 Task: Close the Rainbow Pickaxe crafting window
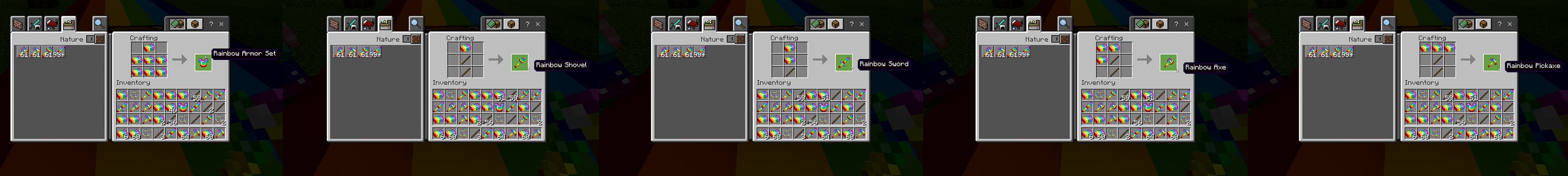pos(1510,24)
